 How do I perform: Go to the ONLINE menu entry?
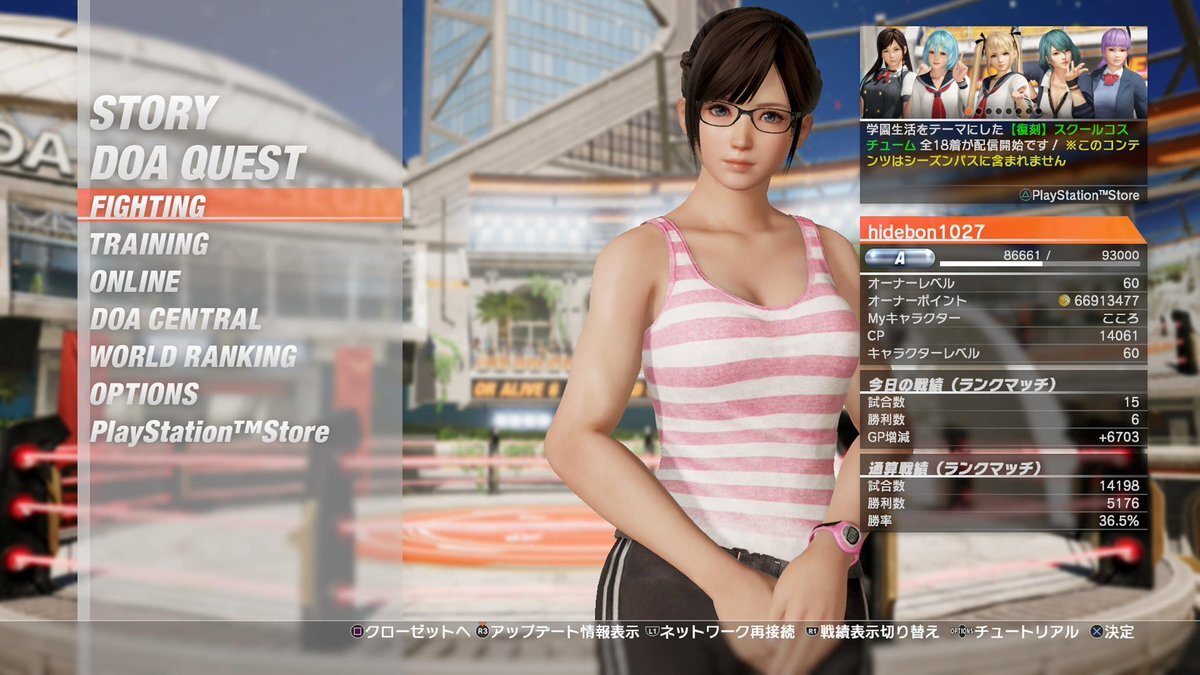point(135,282)
